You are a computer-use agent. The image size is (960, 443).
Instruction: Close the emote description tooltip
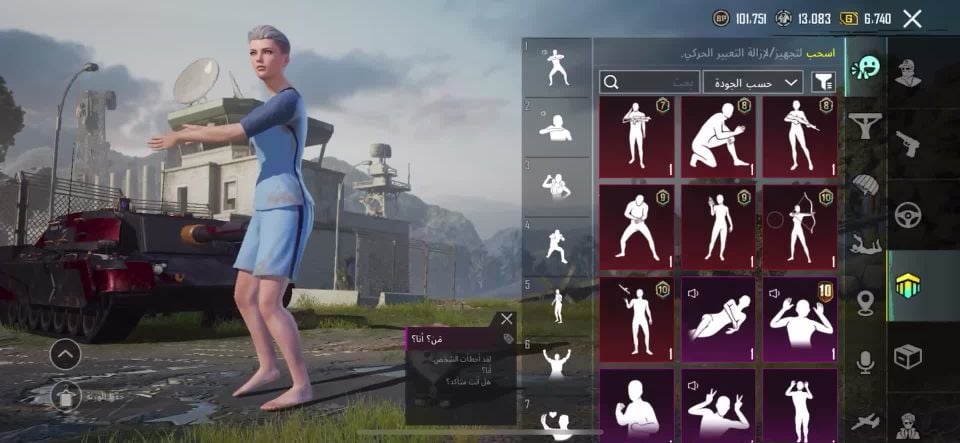coord(506,319)
